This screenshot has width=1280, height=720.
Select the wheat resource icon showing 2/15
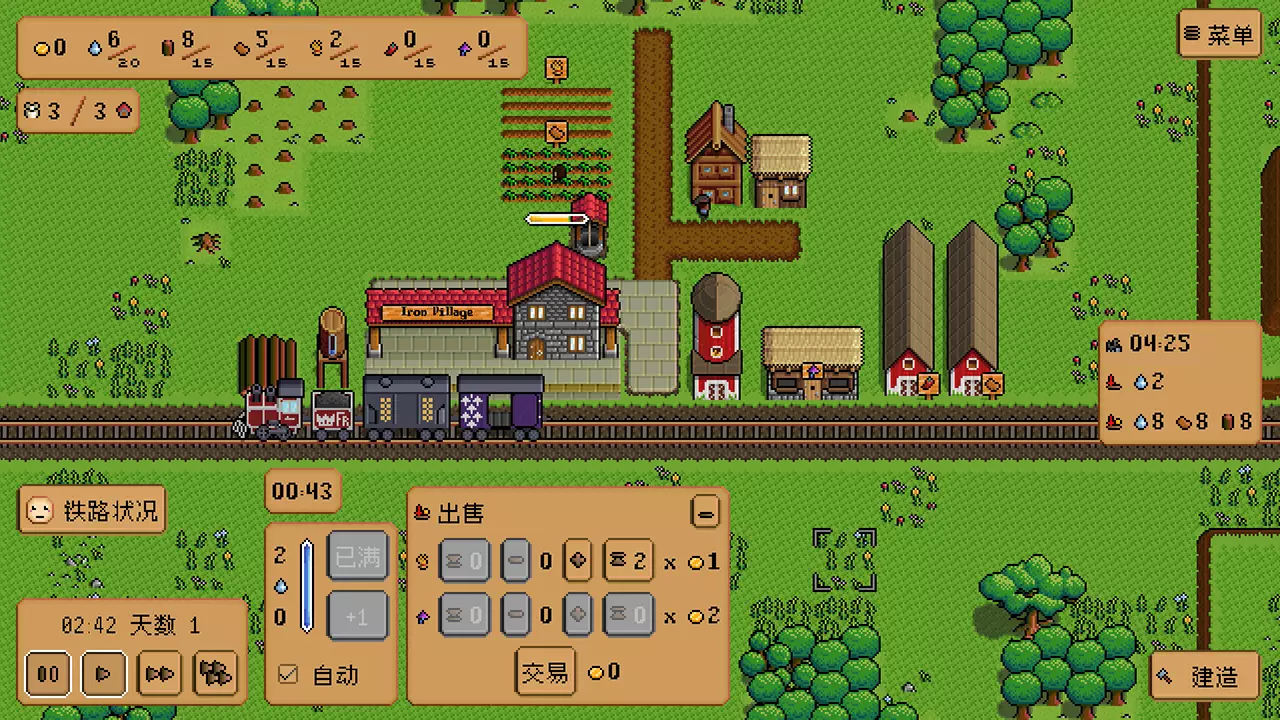click(314, 46)
